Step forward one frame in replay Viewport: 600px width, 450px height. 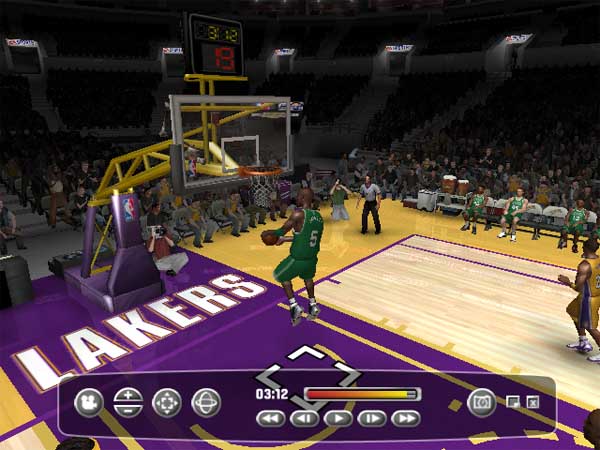pyautogui.click(x=371, y=418)
